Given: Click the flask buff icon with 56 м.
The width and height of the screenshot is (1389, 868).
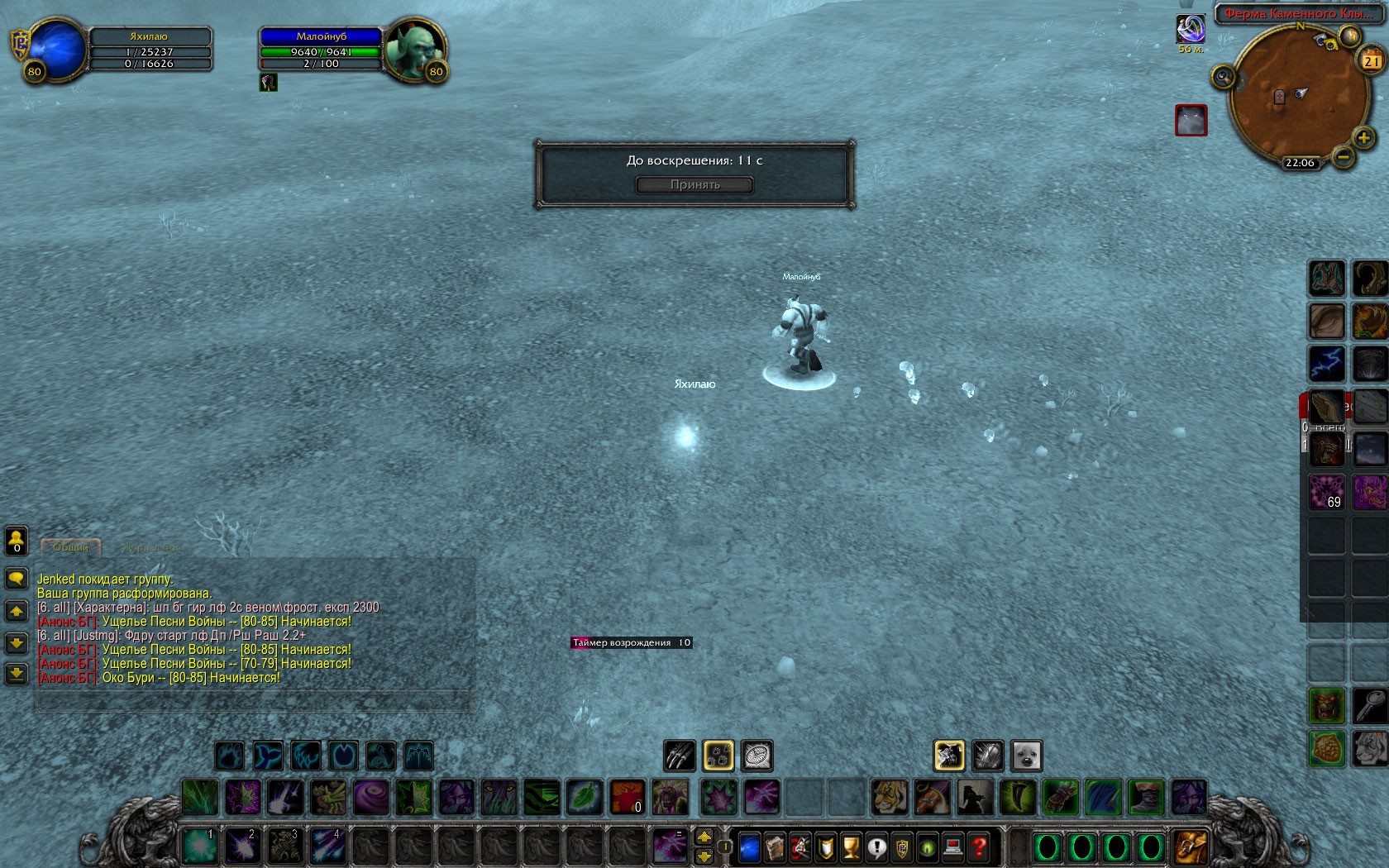Looking at the screenshot, I should pyautogui.click(x=1191, y=30).
